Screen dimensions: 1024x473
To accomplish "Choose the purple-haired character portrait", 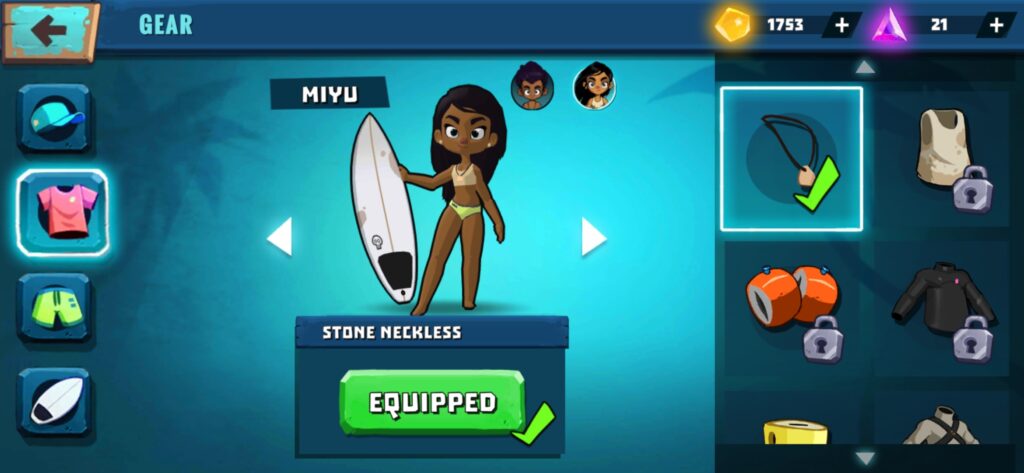I will pyautogui.click(x=530, y=88).
